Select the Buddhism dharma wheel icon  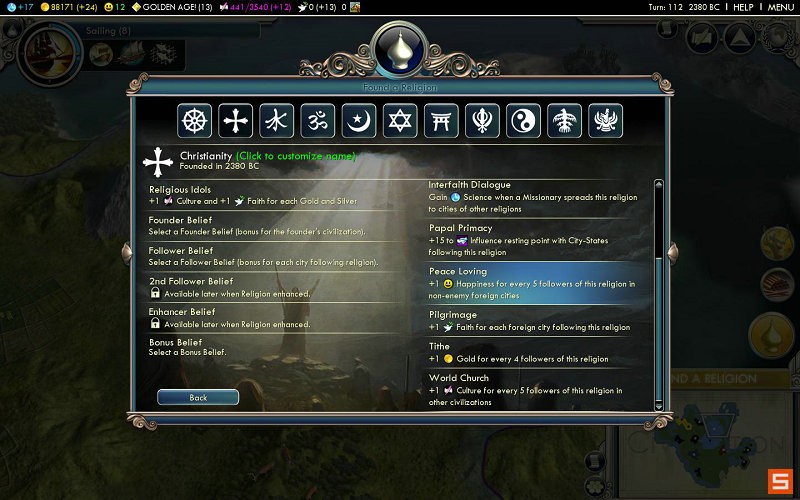pyautogui.click(x=195, y=121)
